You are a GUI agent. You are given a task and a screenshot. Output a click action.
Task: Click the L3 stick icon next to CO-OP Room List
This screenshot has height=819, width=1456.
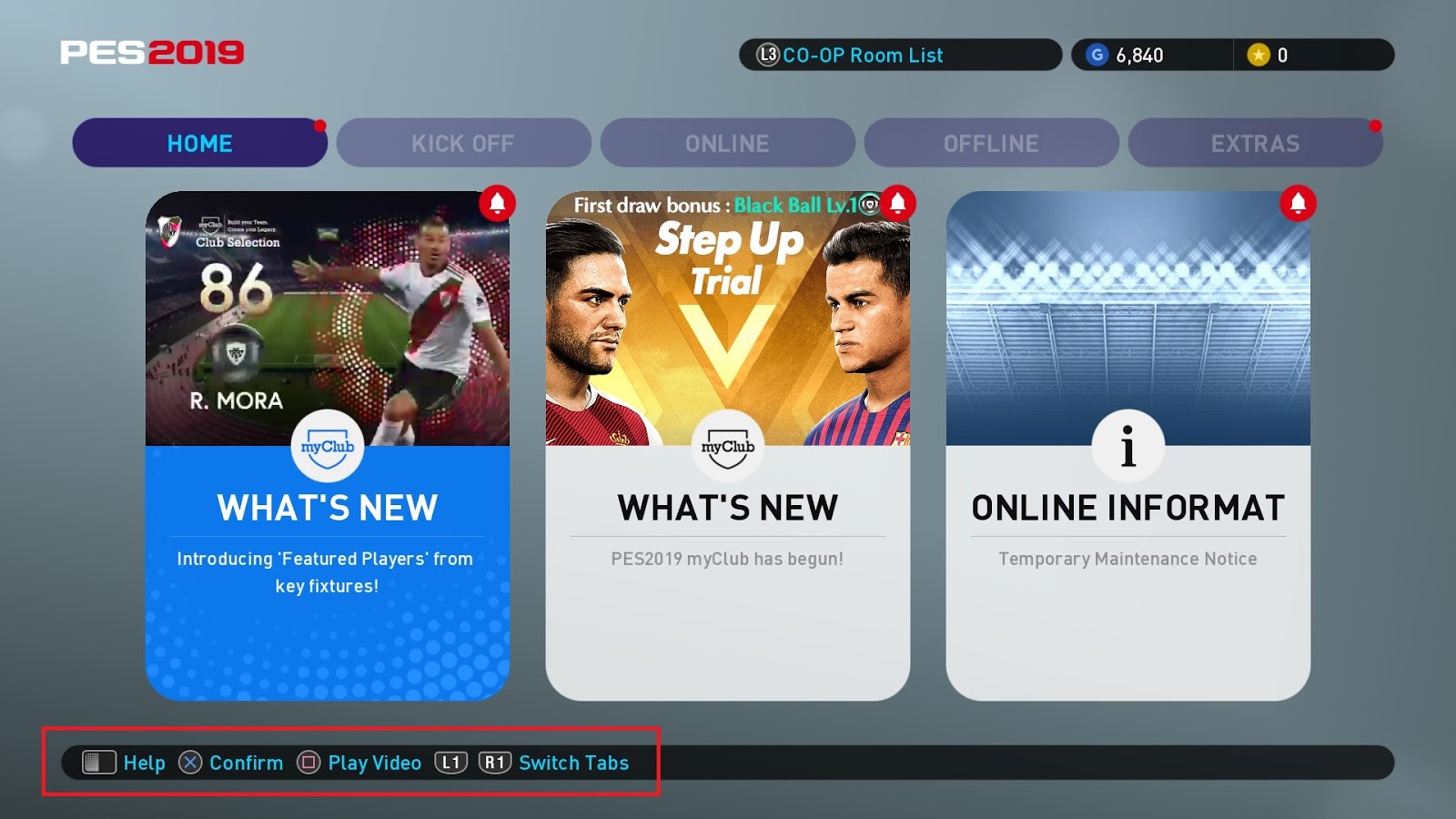[x=766, y=56]
